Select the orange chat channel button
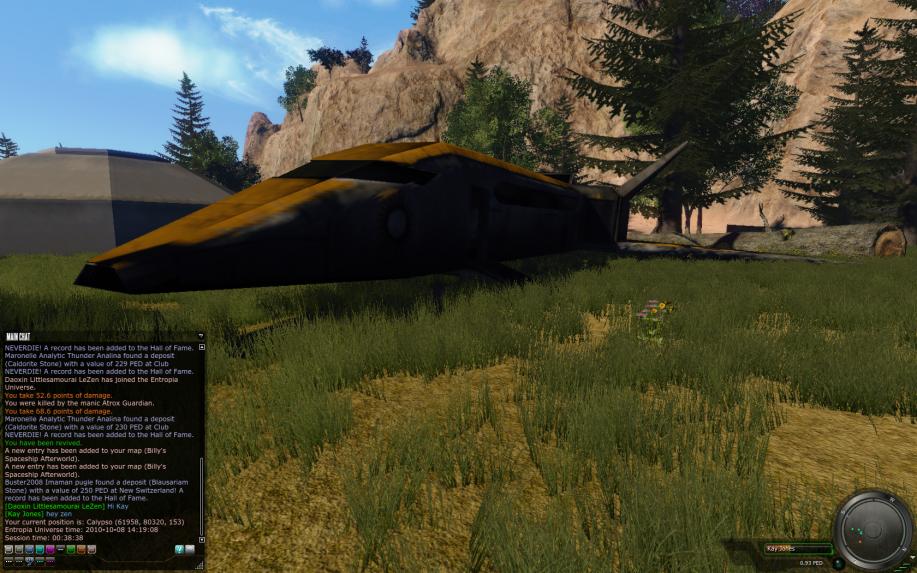The image size is (917, 573). [81, 549]
